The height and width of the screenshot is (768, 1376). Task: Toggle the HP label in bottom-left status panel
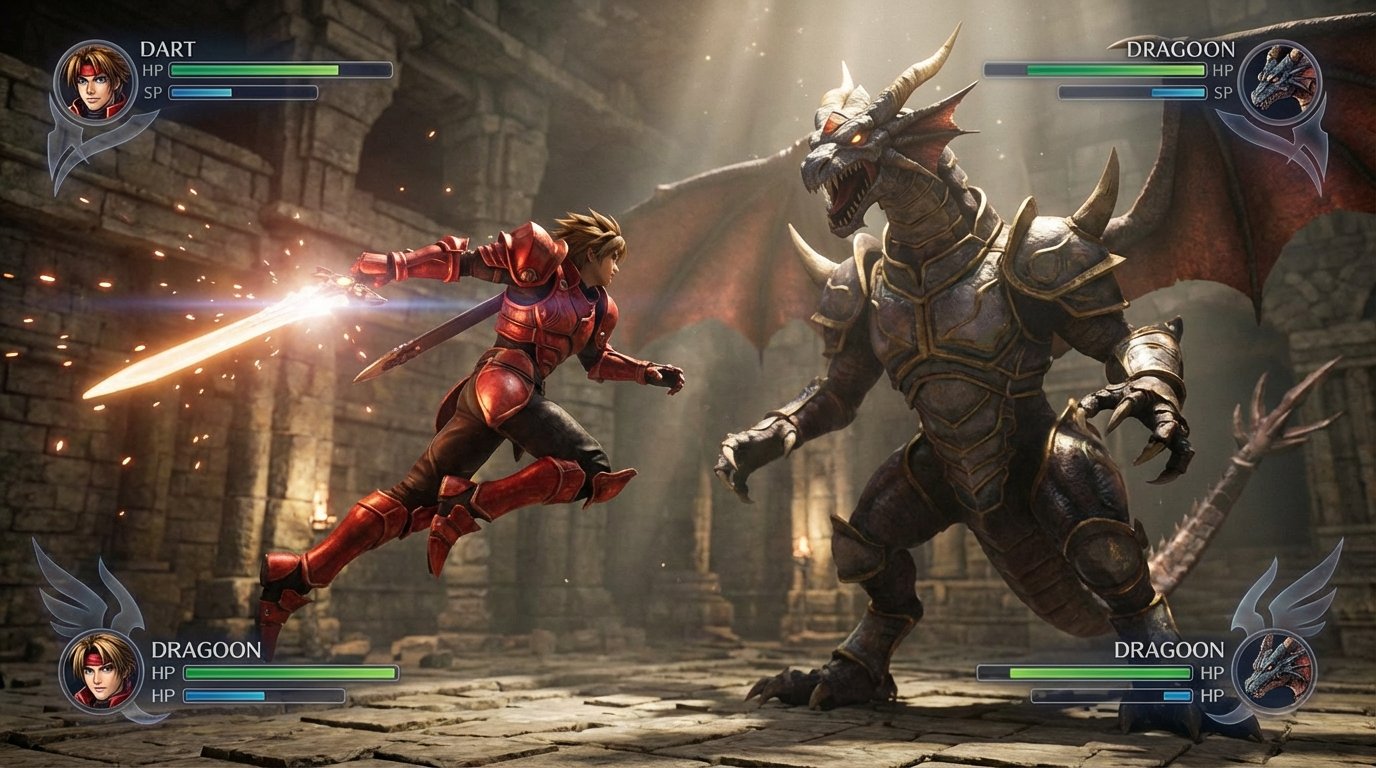point(165,672)
